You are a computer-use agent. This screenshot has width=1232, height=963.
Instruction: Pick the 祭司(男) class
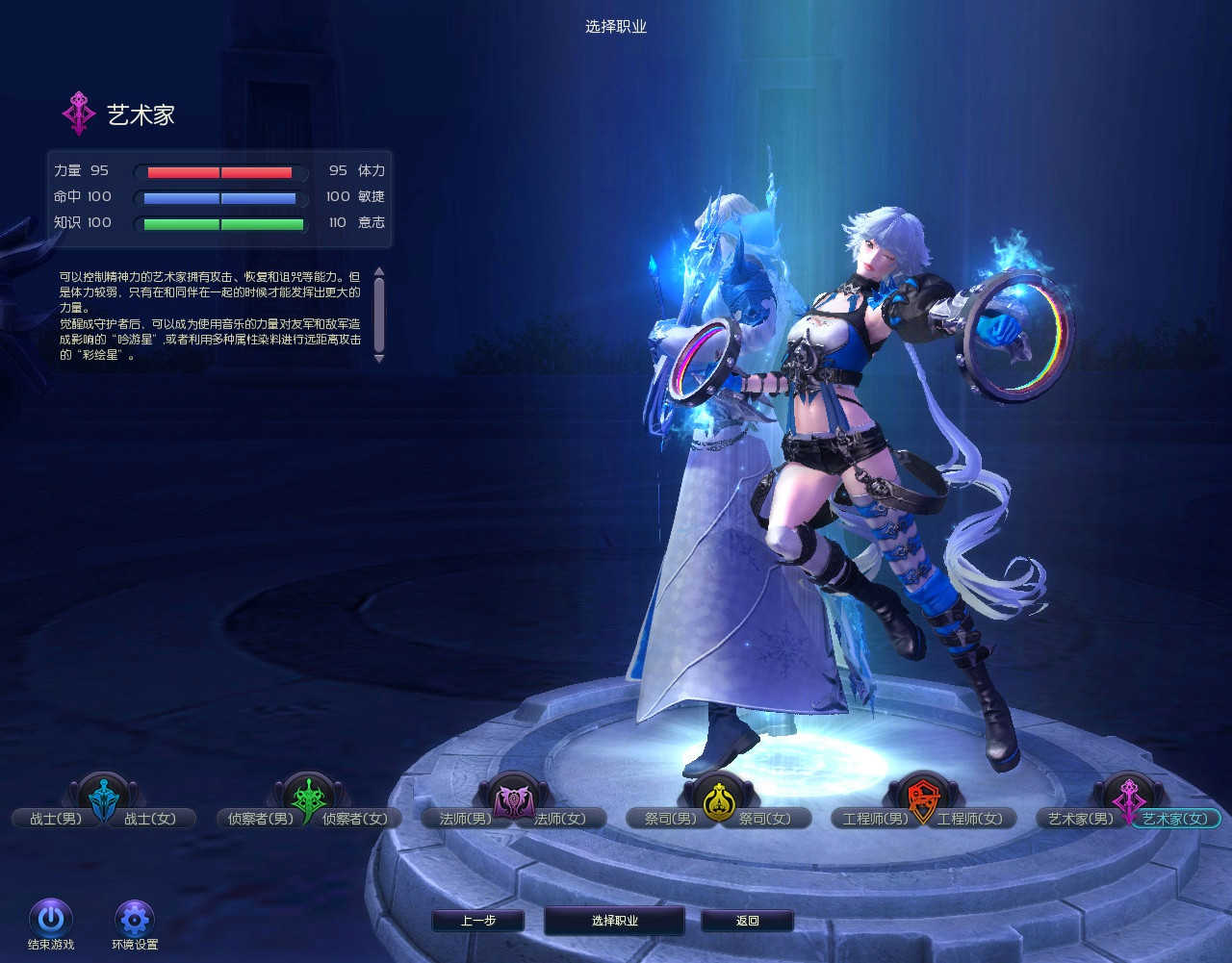(x=670, y=819)
